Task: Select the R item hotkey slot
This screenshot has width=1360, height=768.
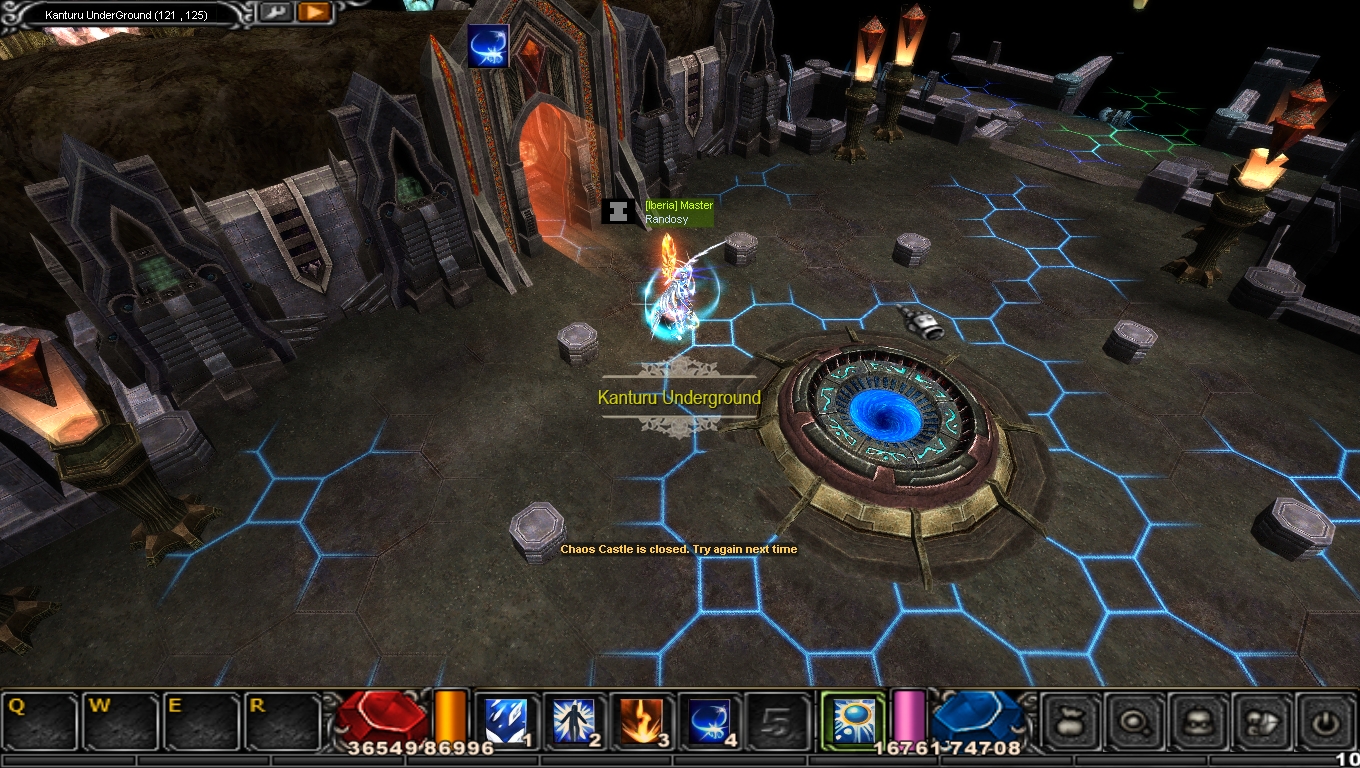Action: coord(284,722)
